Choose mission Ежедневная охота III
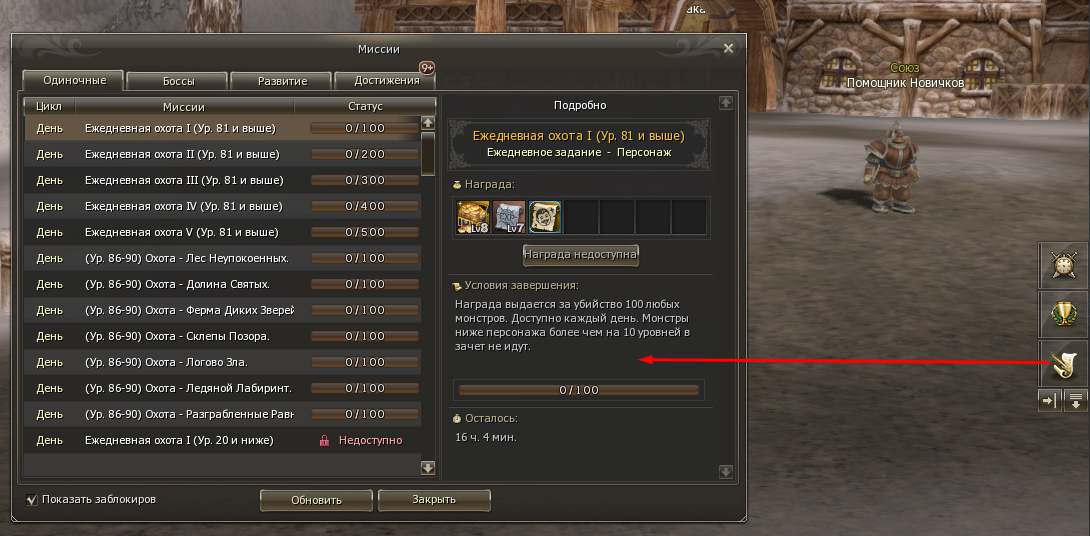 [184, 180]
